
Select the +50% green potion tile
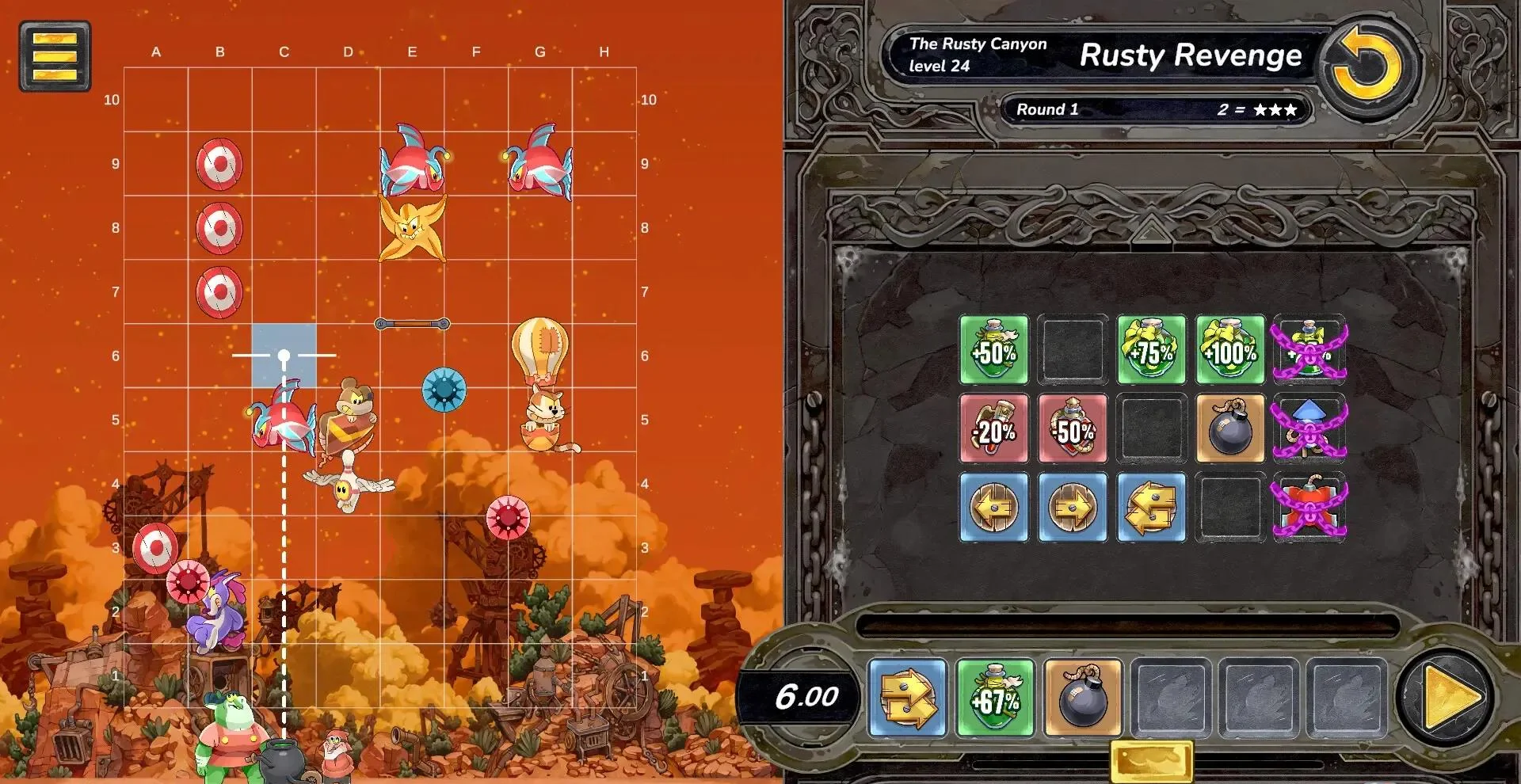[x=993, y=349]
